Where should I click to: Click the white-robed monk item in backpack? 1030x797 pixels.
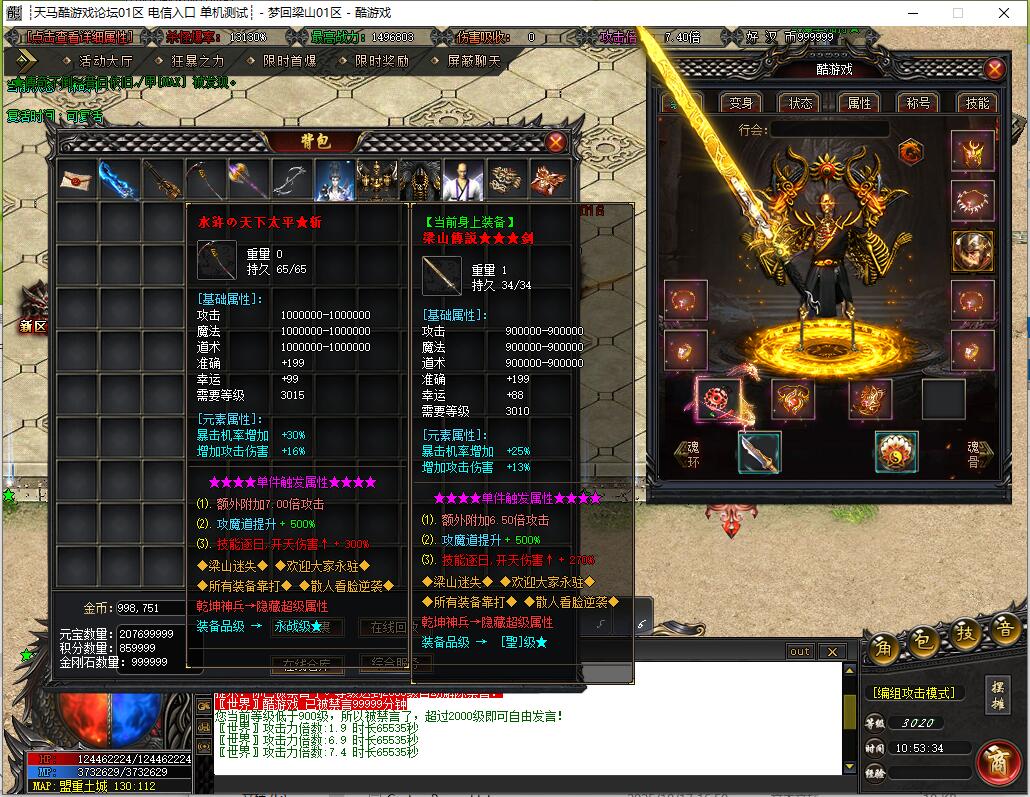coord(463,180)
